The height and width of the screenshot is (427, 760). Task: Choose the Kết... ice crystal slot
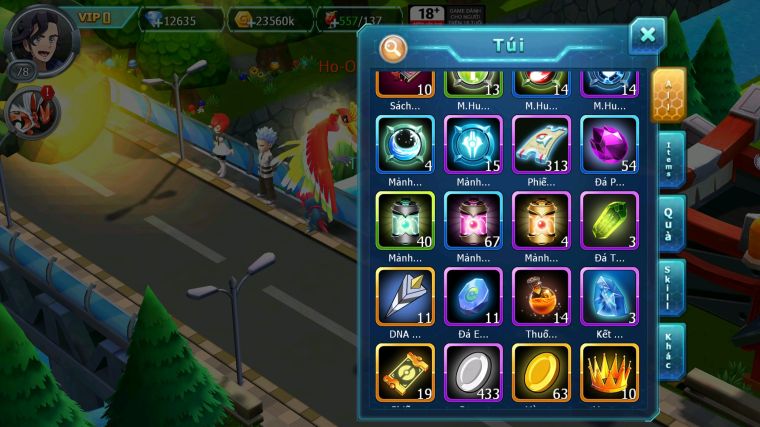(609, 297)
